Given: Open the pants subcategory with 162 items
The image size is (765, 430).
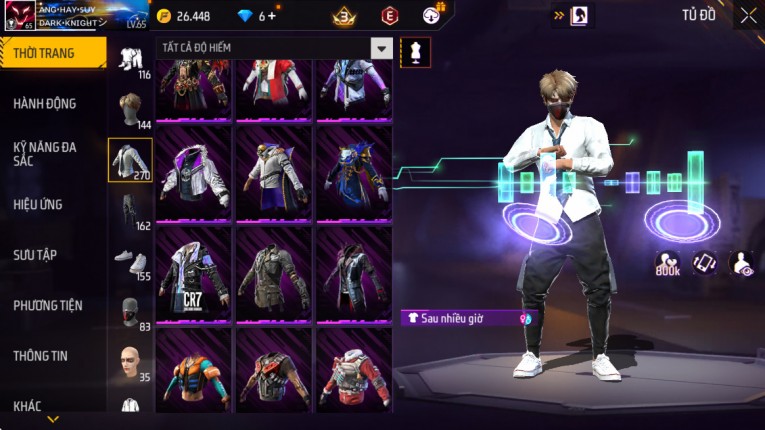Looking at the screenshot, I should click(130, 210).
